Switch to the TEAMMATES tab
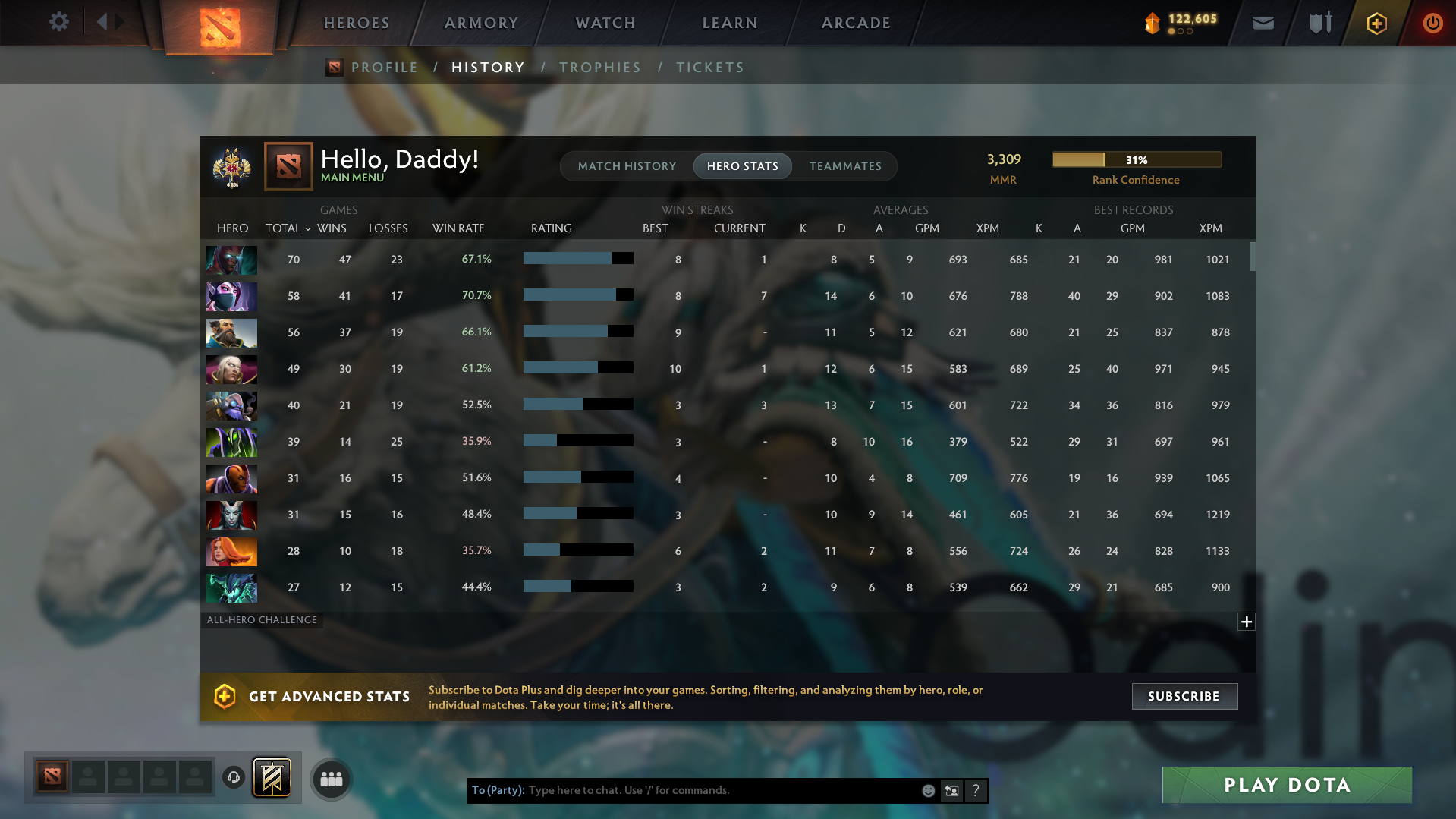1456x819 pixels. pyautogui.click(x=845, y=166)
